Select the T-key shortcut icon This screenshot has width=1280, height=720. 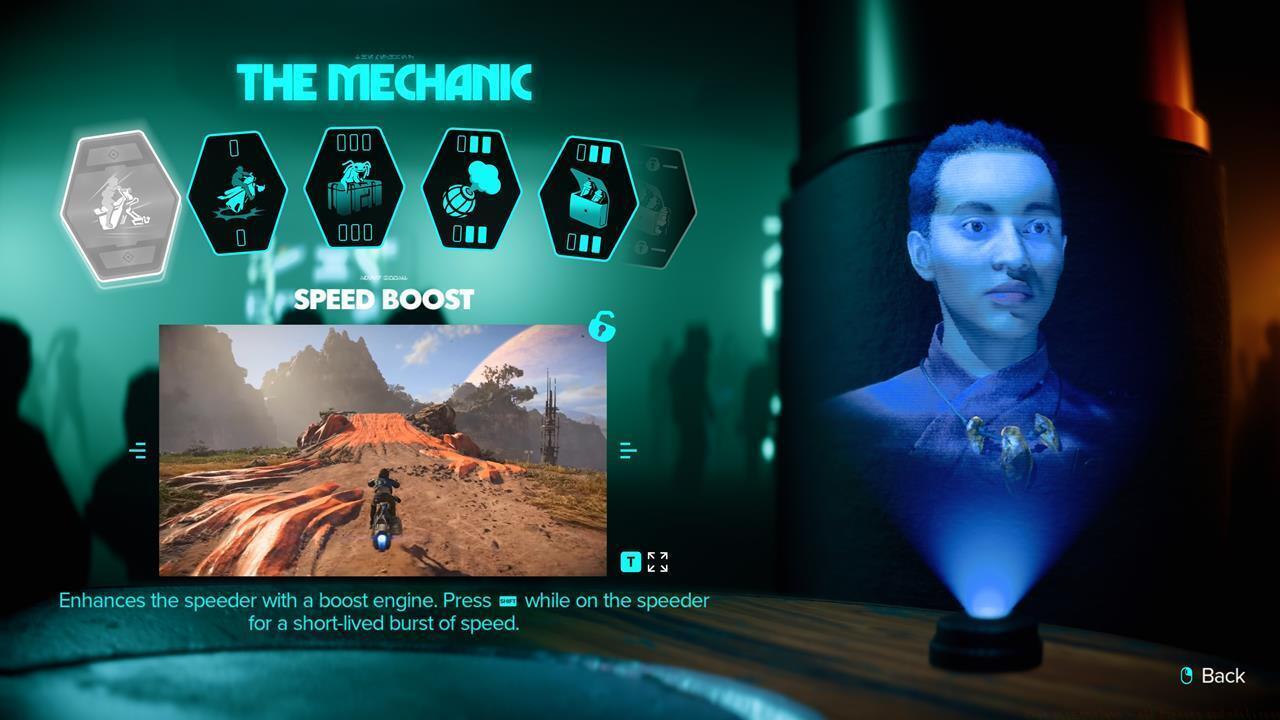coord(630,561)
